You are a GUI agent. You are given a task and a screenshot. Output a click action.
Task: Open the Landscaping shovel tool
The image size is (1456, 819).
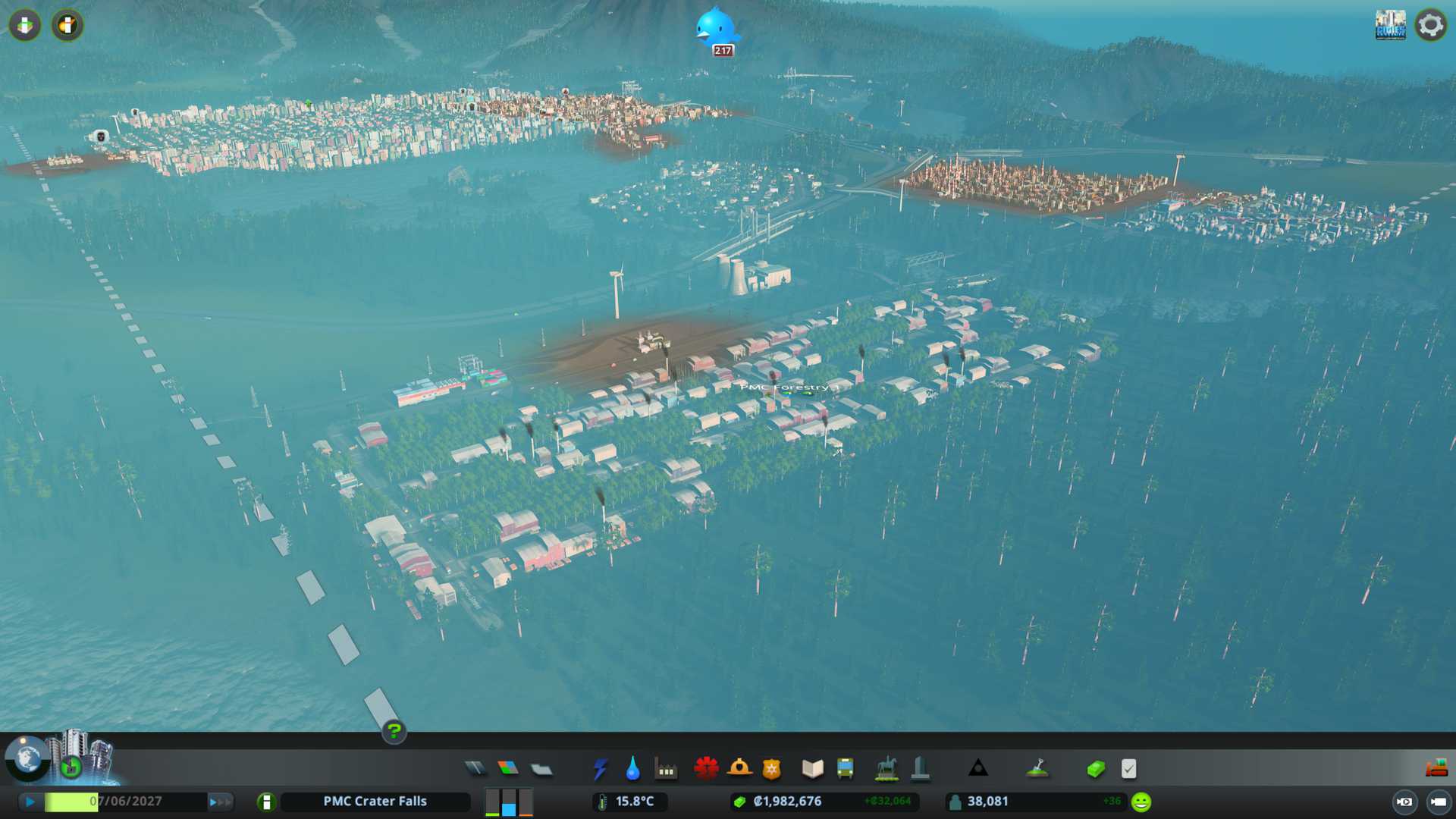pos(1037,769)
